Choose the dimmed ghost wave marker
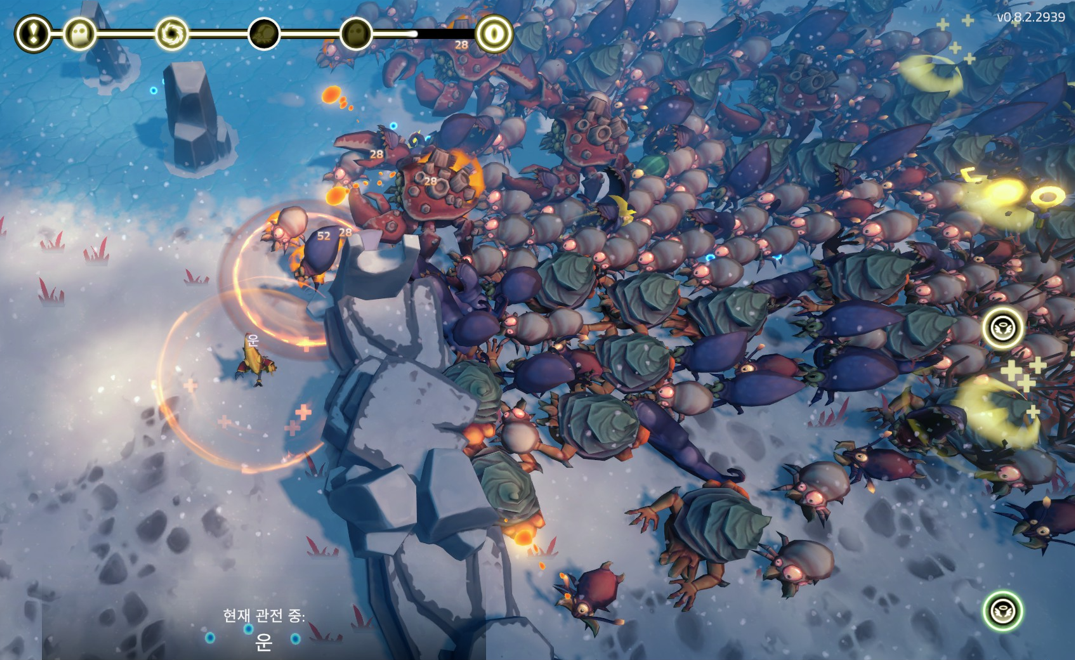Viewport: 1075px width, 660px height. (x=356, y=34)
